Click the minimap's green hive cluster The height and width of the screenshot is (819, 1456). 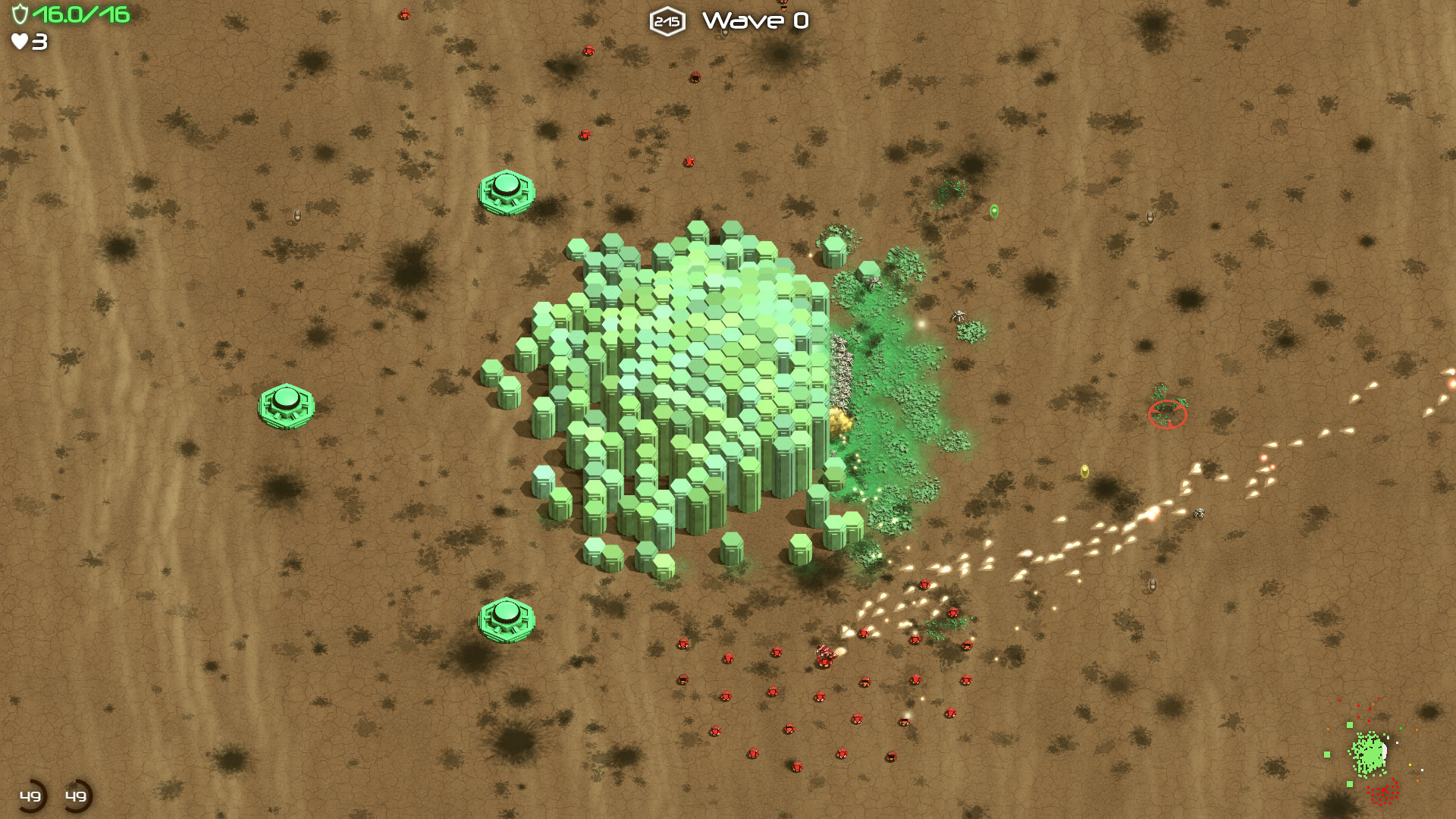(1369, 754)
